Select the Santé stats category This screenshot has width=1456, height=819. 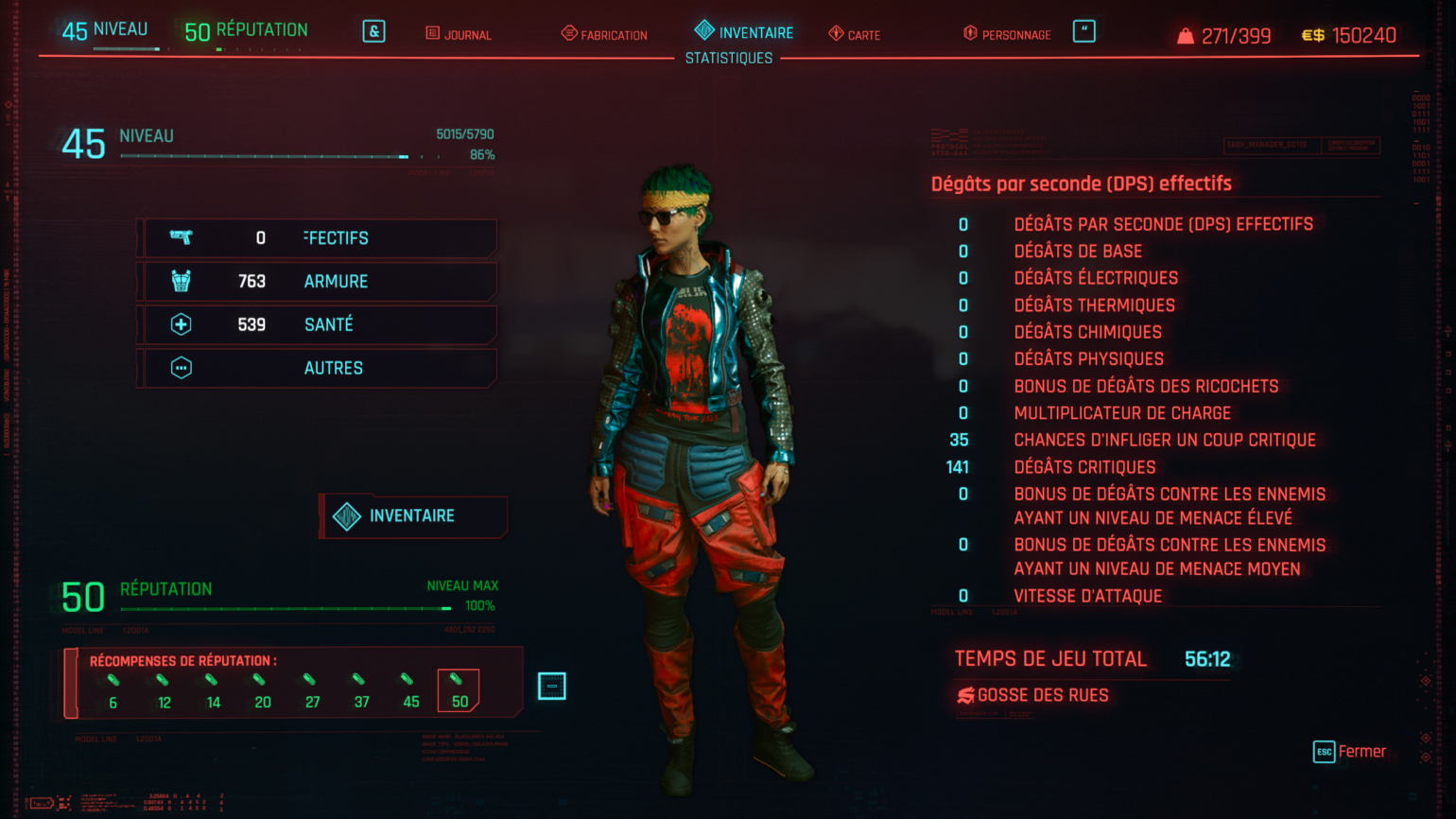(x=318, y=324)
